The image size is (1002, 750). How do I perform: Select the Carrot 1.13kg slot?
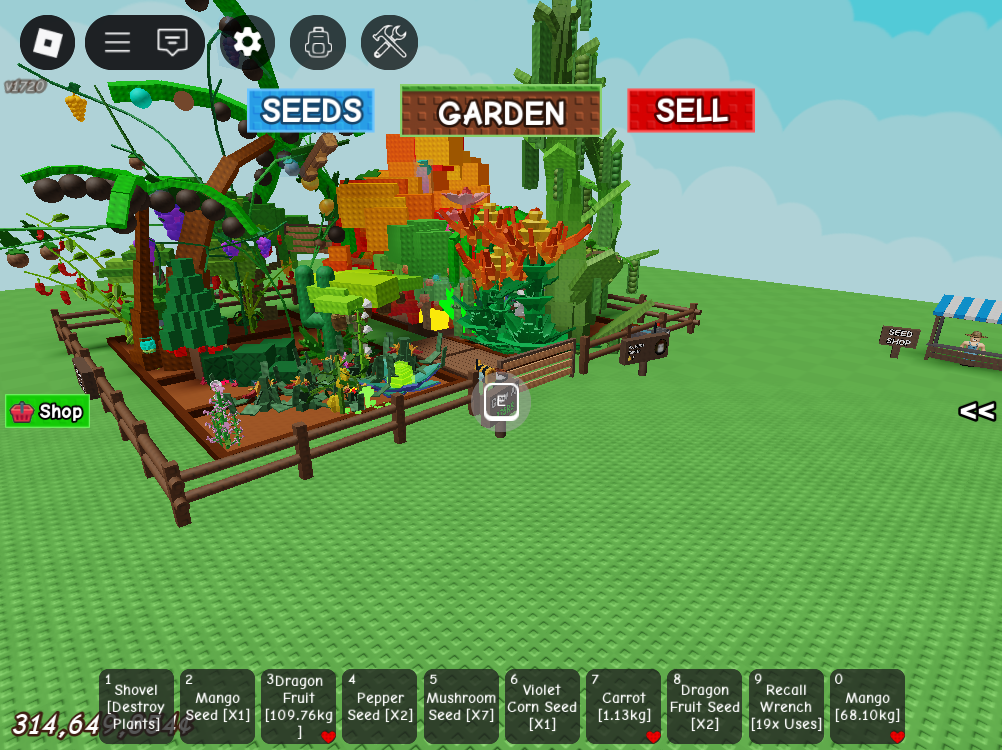tap(623, 706)
